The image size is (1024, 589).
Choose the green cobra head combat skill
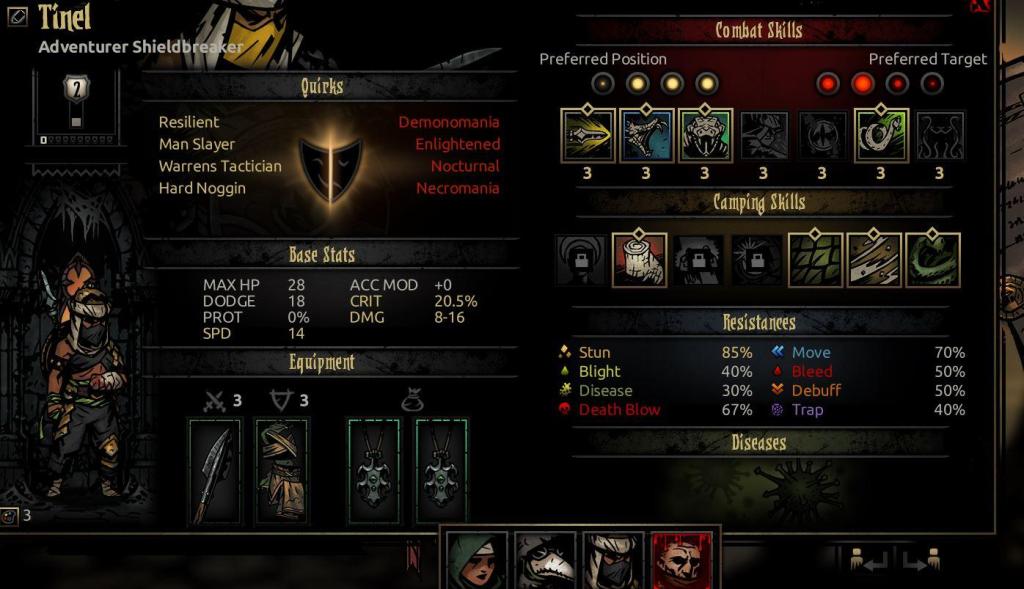pos(705,135)
